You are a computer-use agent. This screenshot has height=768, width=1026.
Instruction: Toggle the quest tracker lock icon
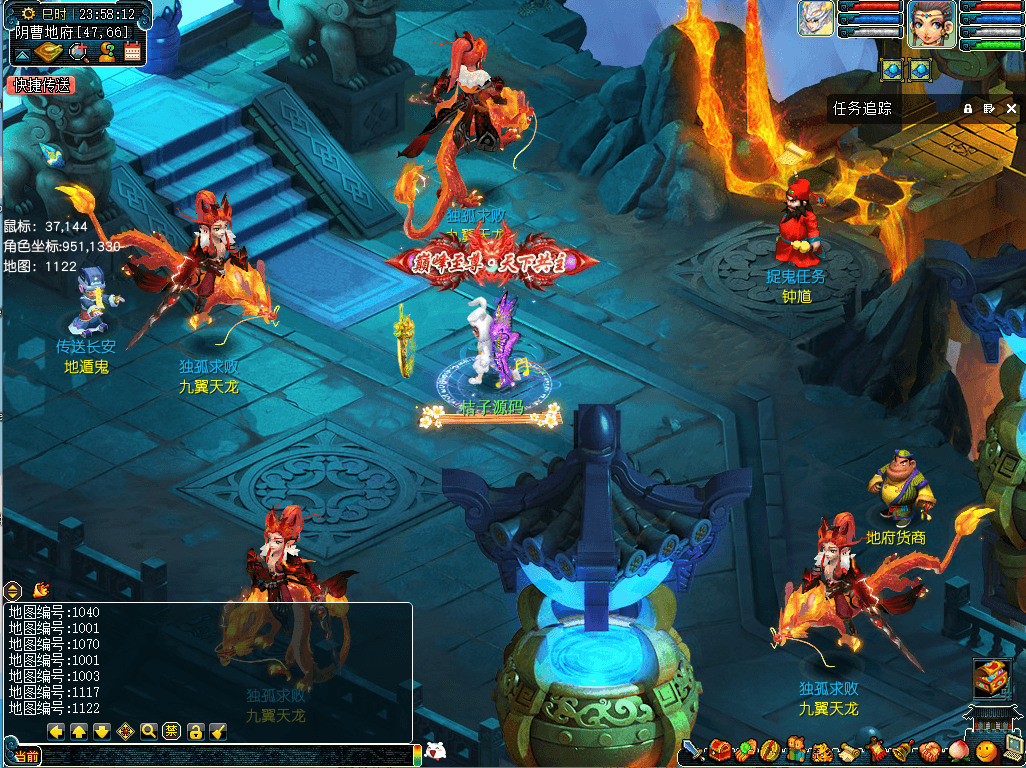[x=968, y=109]
